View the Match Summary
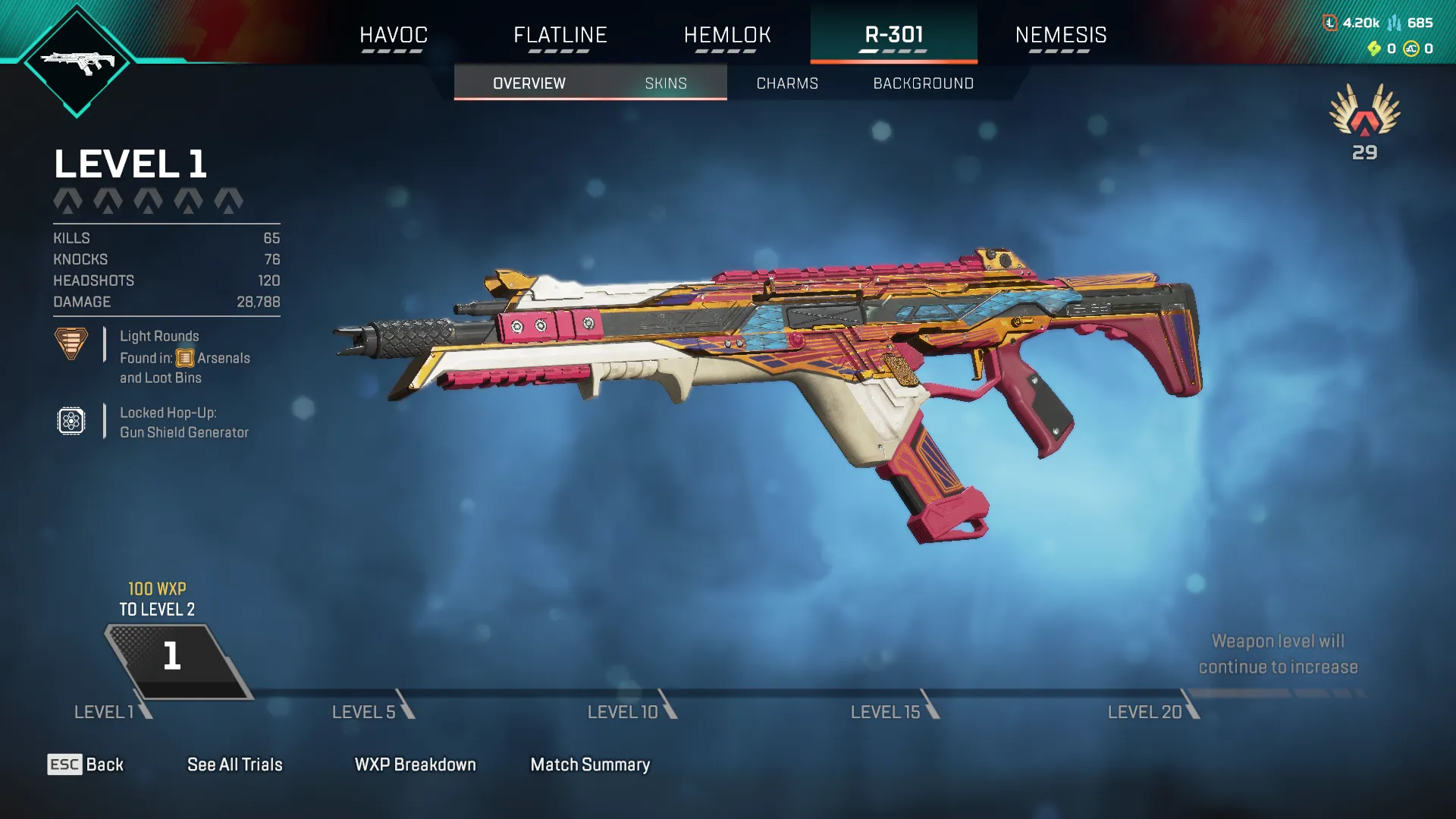The image size is (1456, 819). point(590,764)
